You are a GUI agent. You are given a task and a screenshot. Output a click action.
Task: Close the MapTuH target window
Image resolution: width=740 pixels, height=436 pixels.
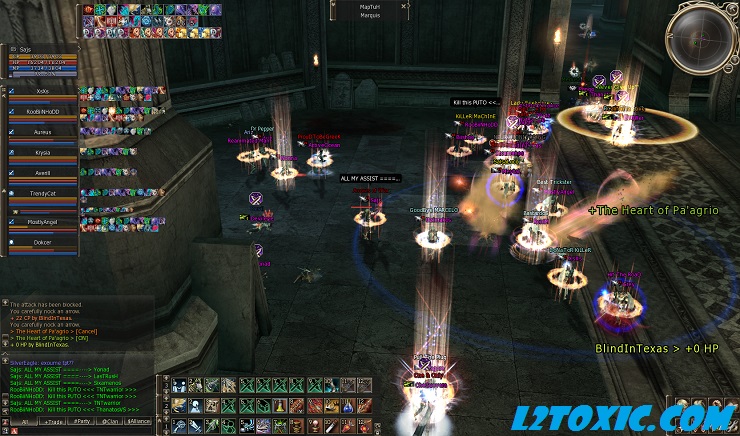pos(405,6)
